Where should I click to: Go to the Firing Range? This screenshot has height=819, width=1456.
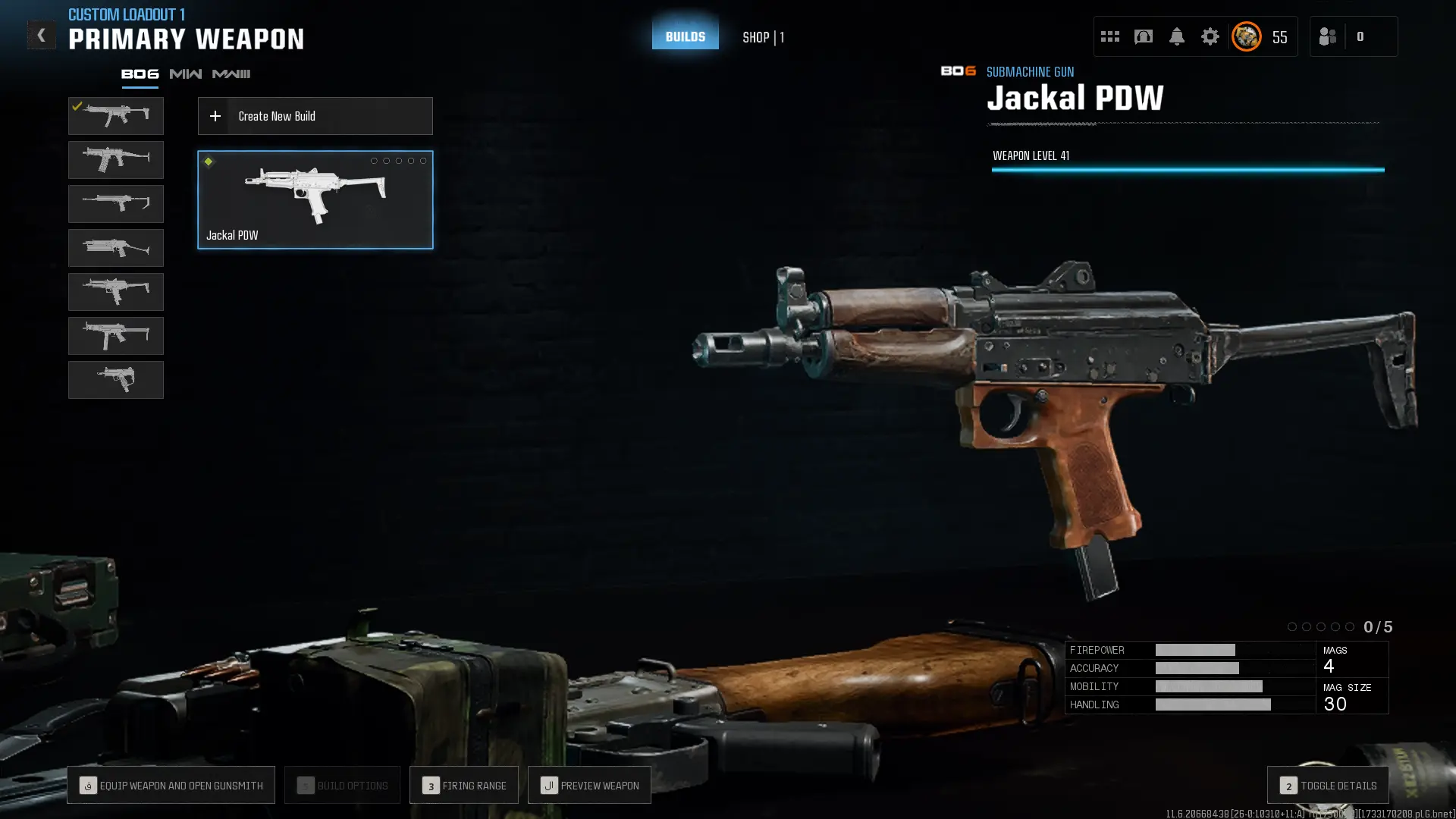click(463, 785)
